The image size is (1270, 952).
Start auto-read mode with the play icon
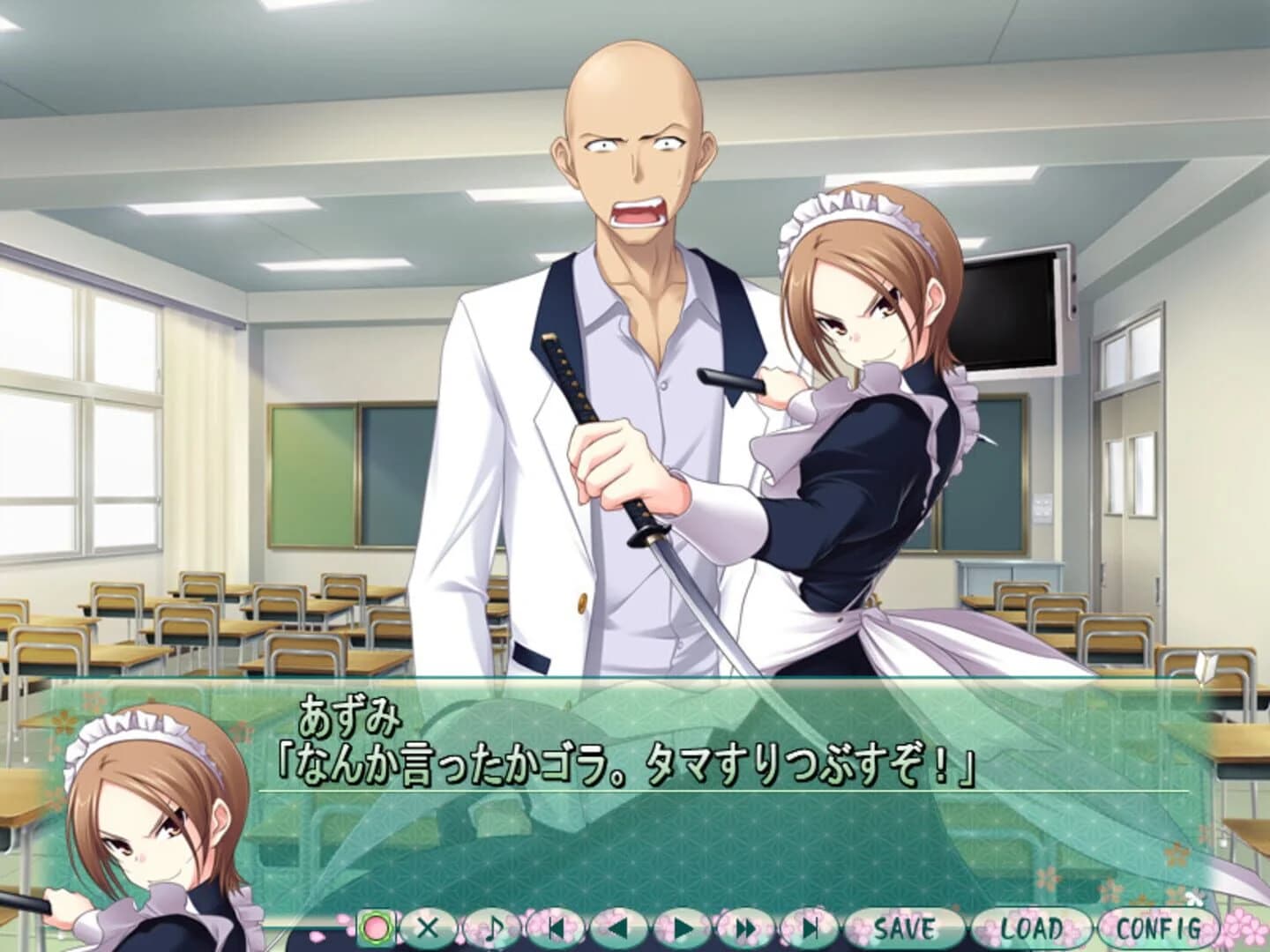click(684, 926)
